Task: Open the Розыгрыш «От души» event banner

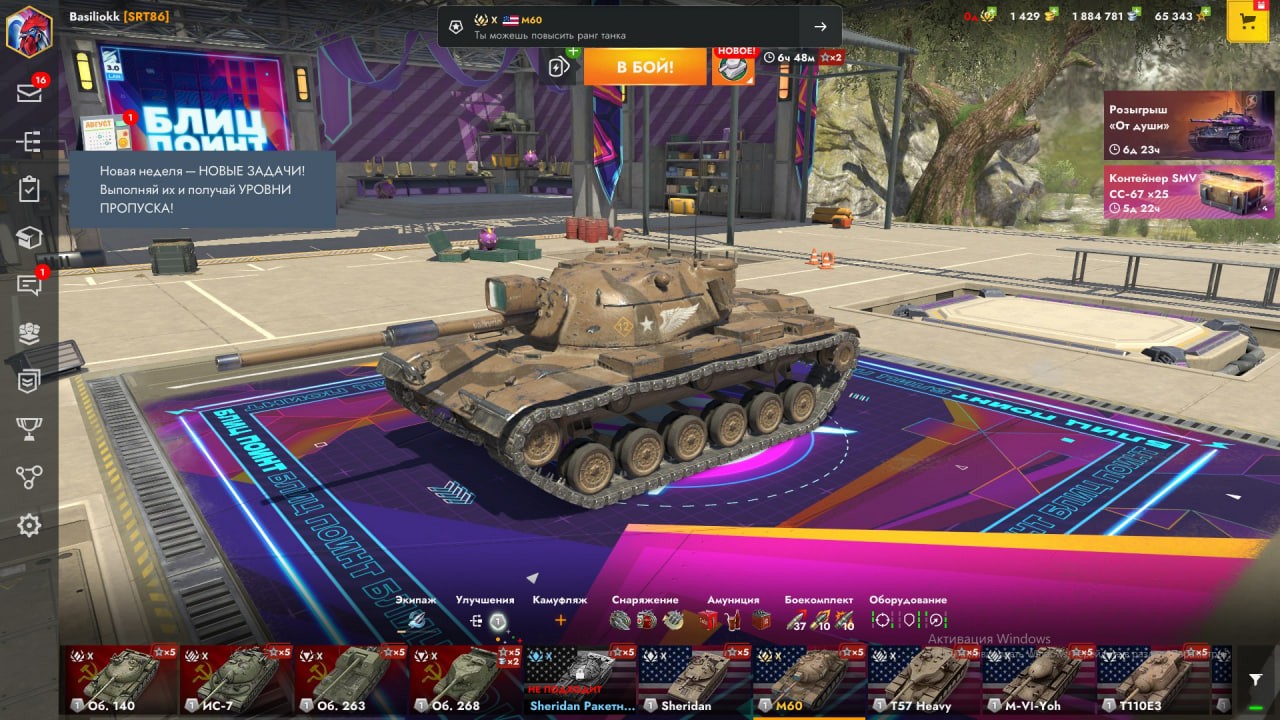Action: tap(1189, 126)
